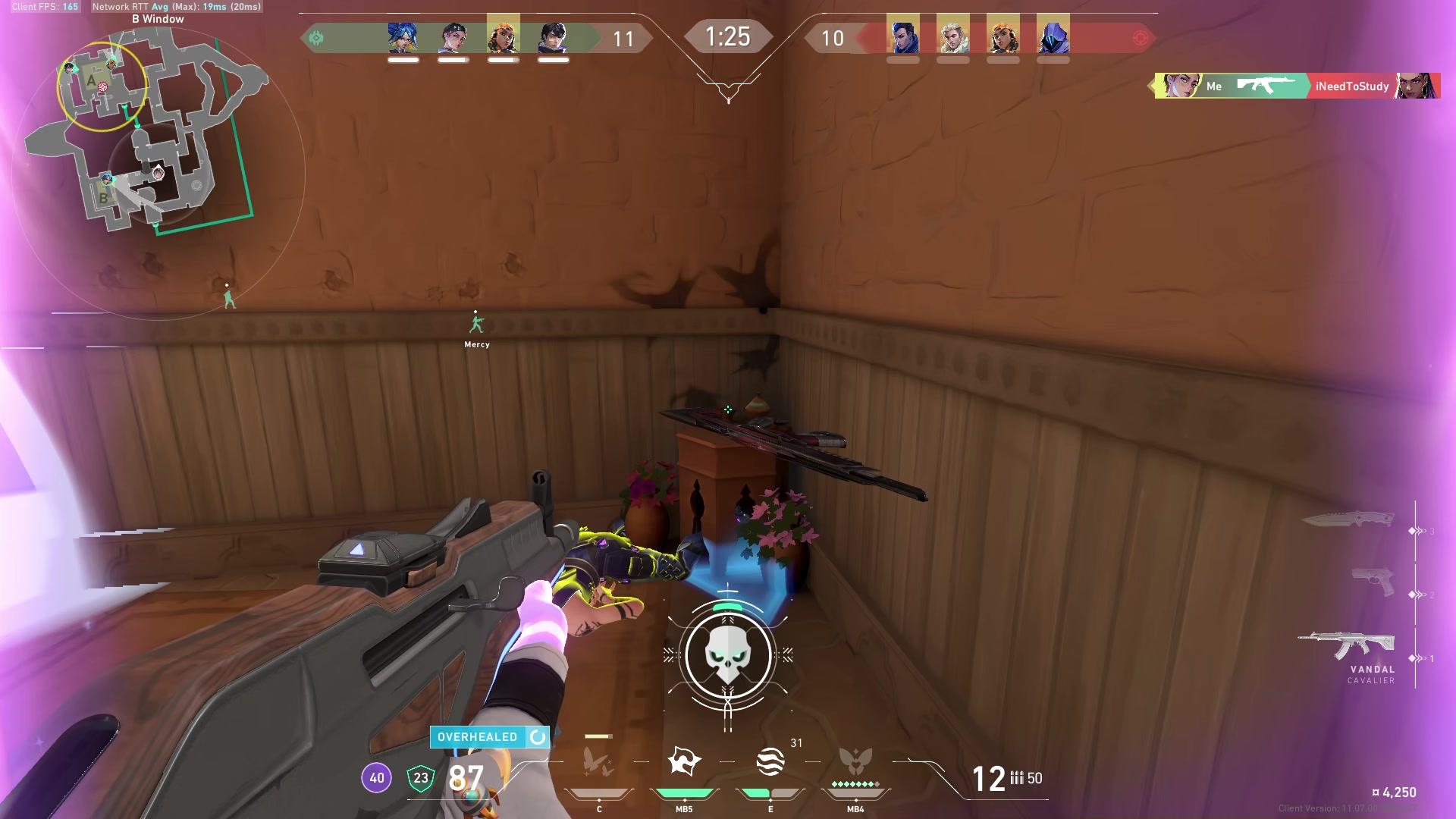Trigger the Not Dead Yet ultimate icon
The width and height of the screenshot is (1456, 819).
(x=855, y=761)
